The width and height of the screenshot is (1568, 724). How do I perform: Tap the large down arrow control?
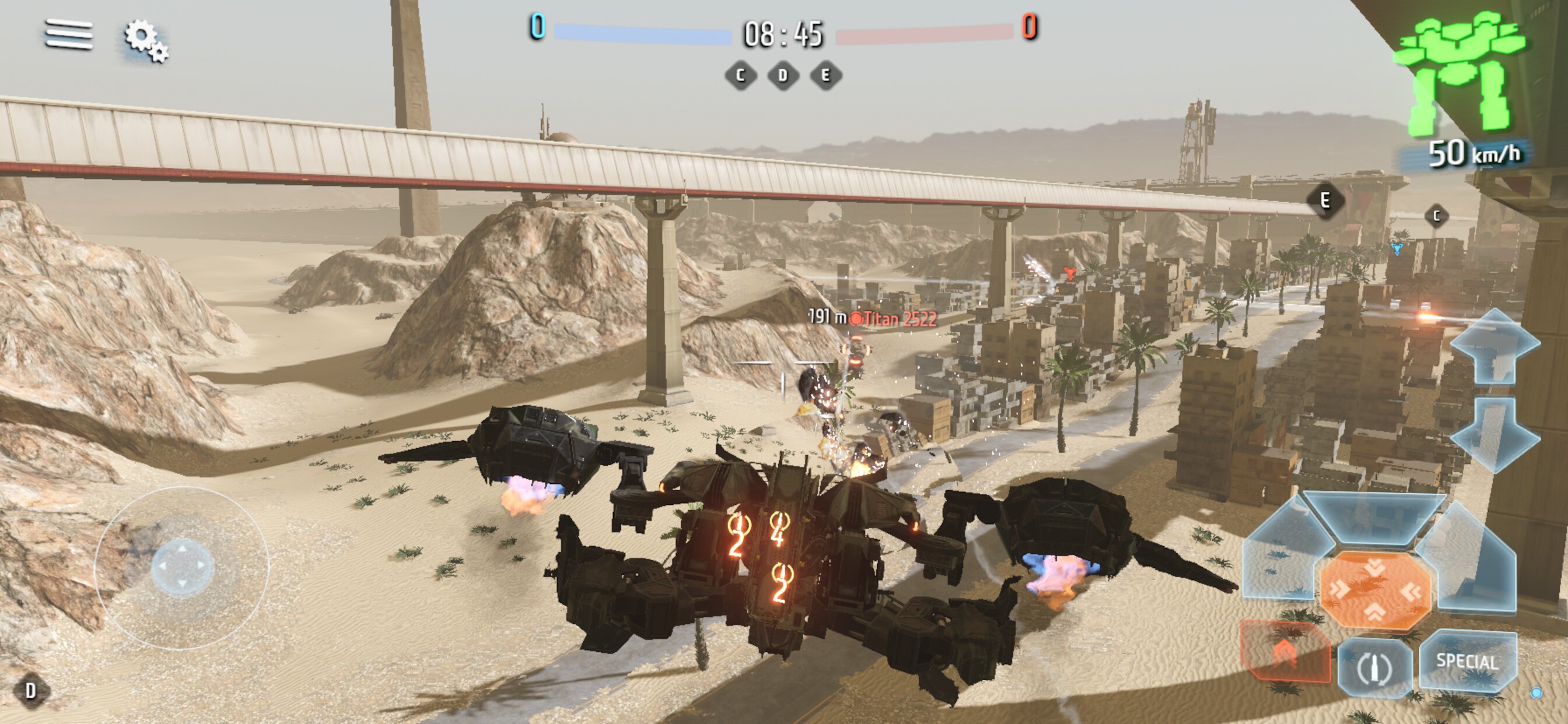tap(1495, 434)
